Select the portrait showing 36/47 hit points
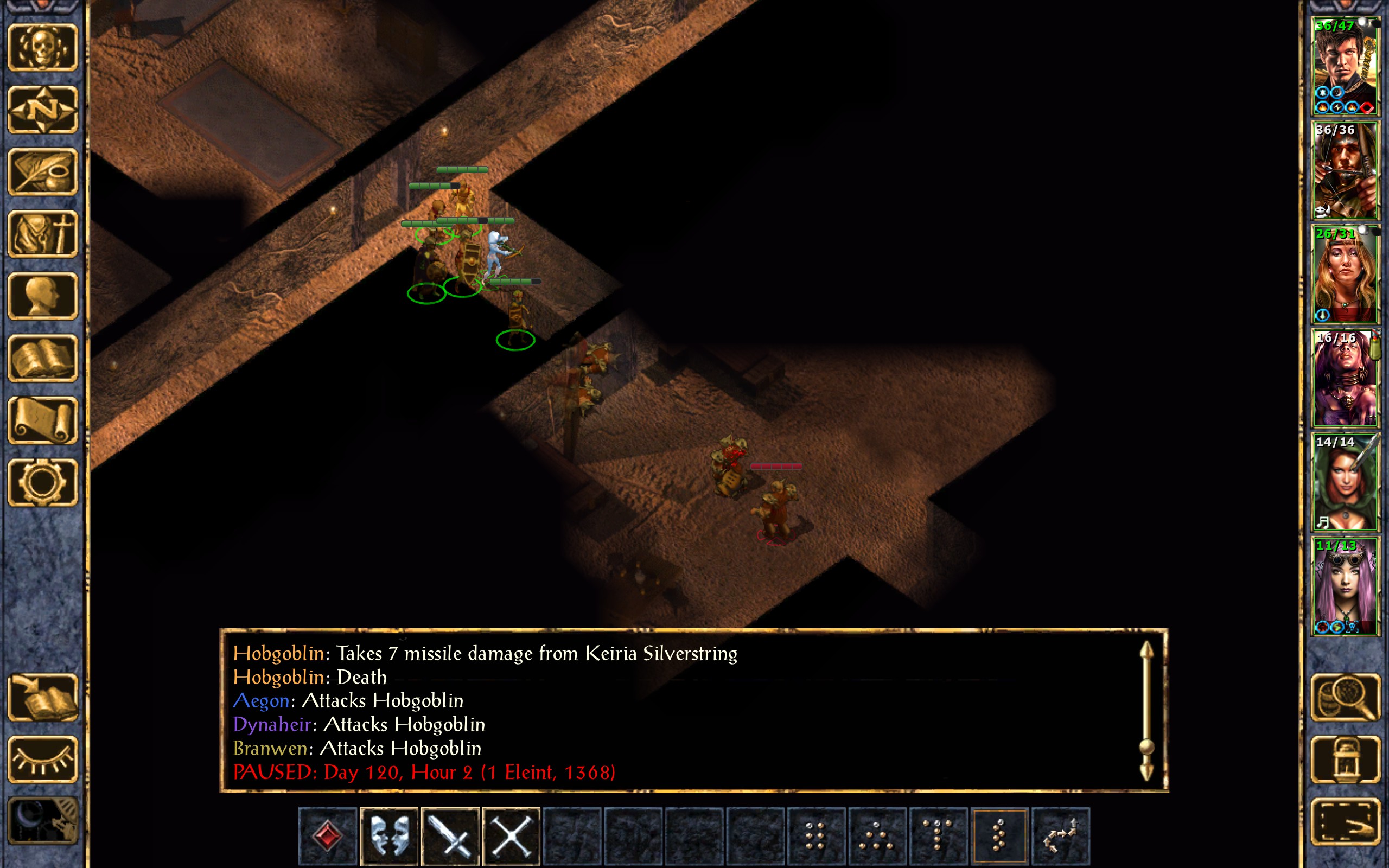Viewport: 1389px width, 868px height. pos(1345,66)
